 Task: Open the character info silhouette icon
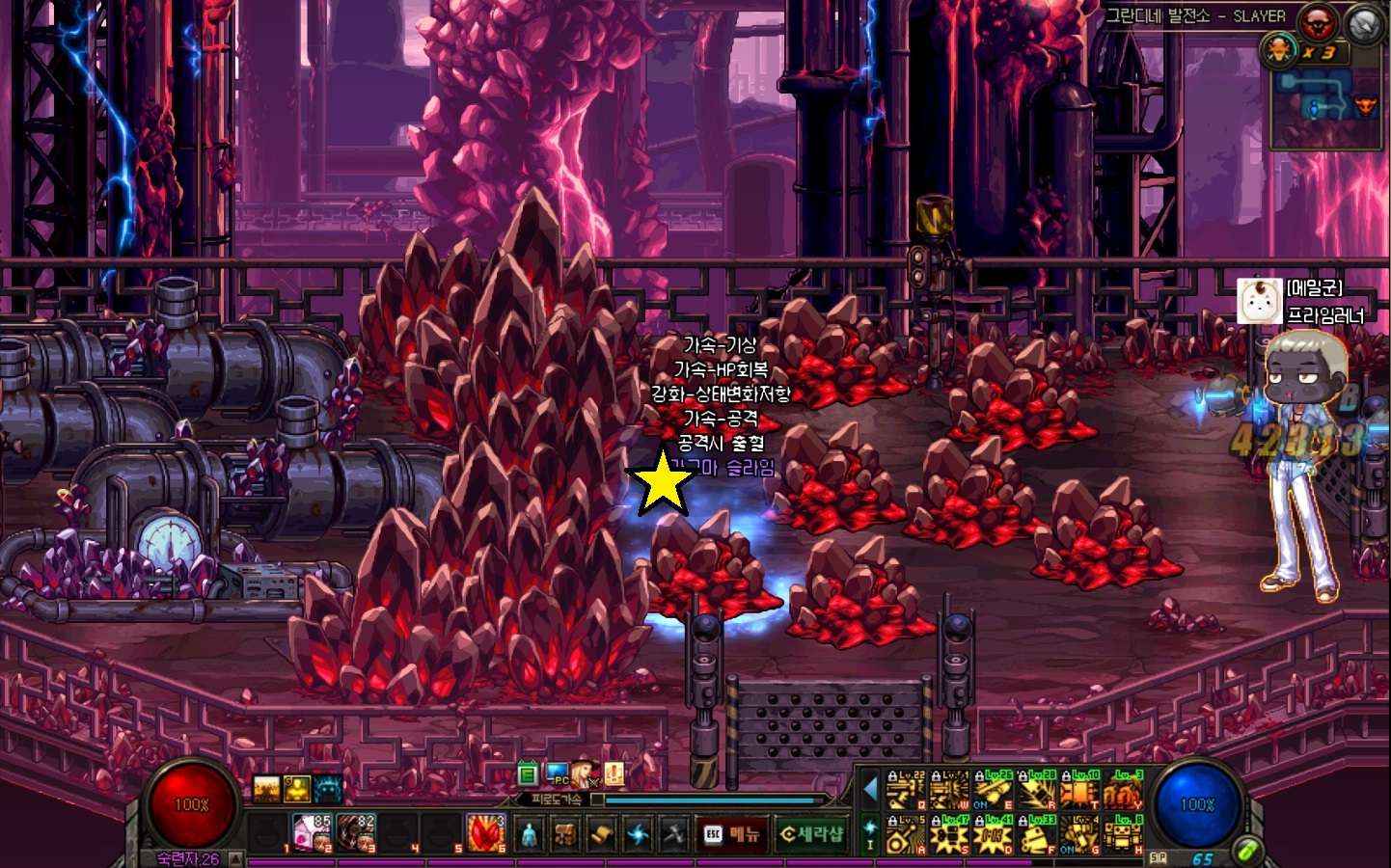[529, 834]
